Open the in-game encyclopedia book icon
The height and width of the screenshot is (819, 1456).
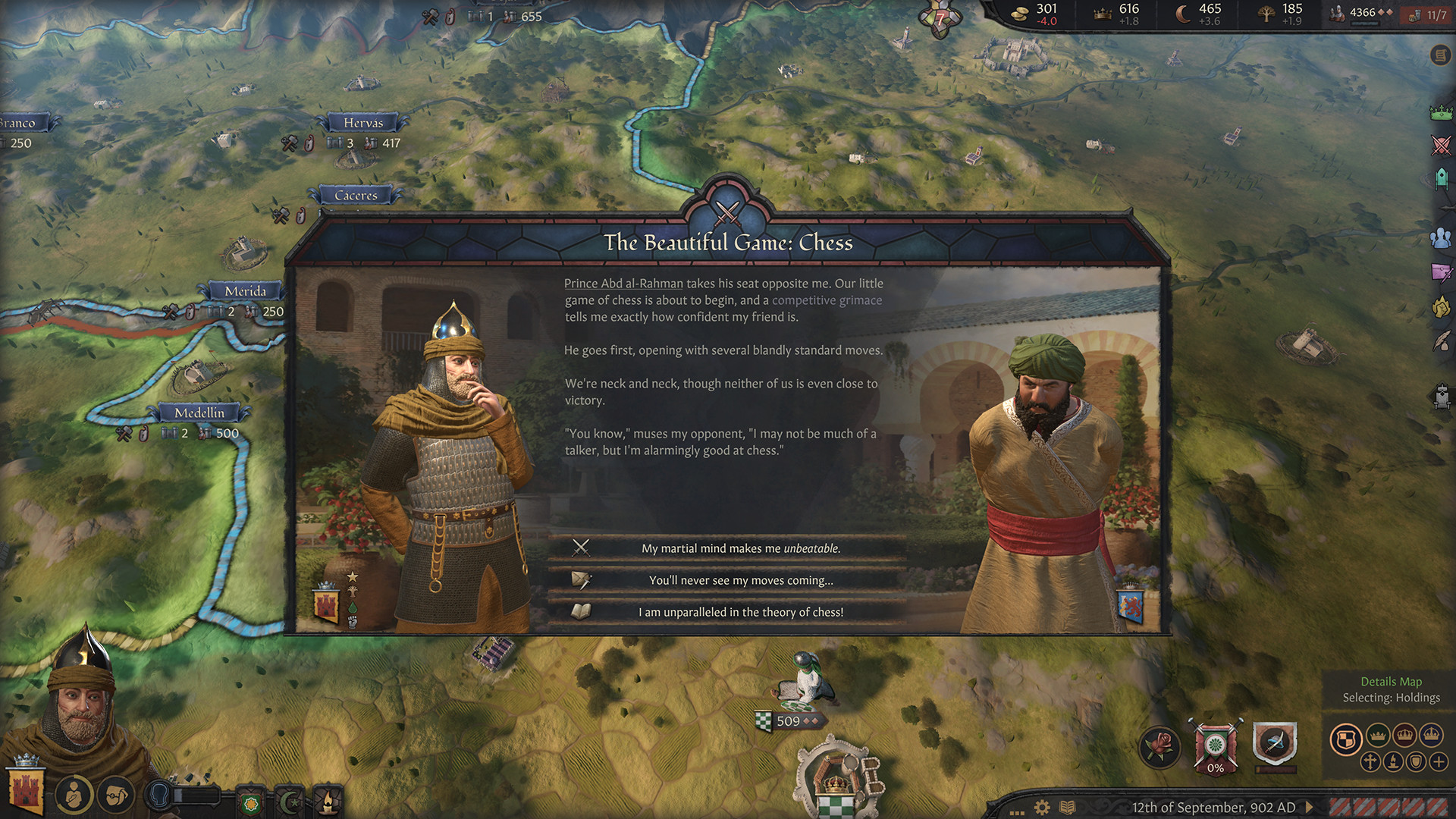1067,808
